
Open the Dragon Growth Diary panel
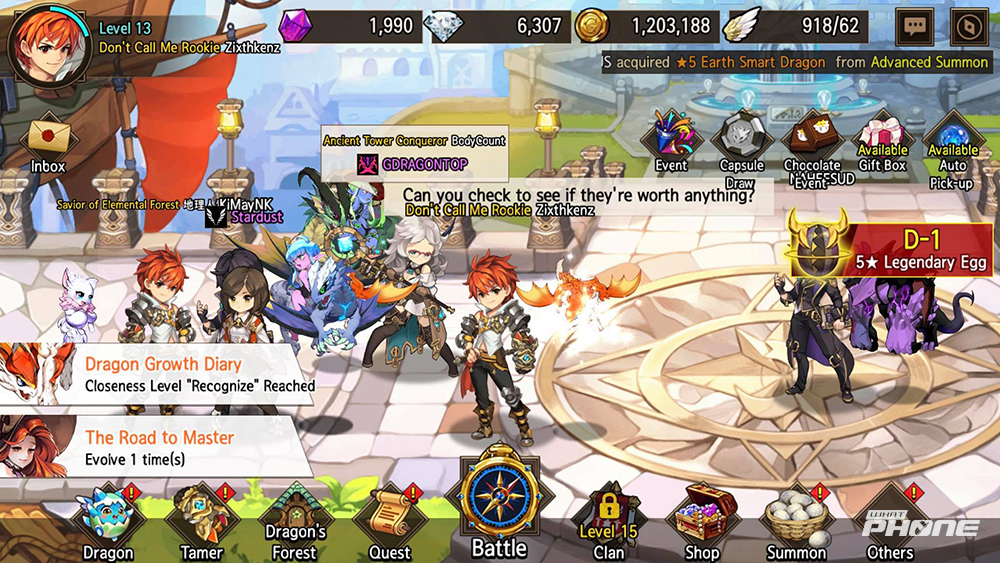[x=160, y=374]
